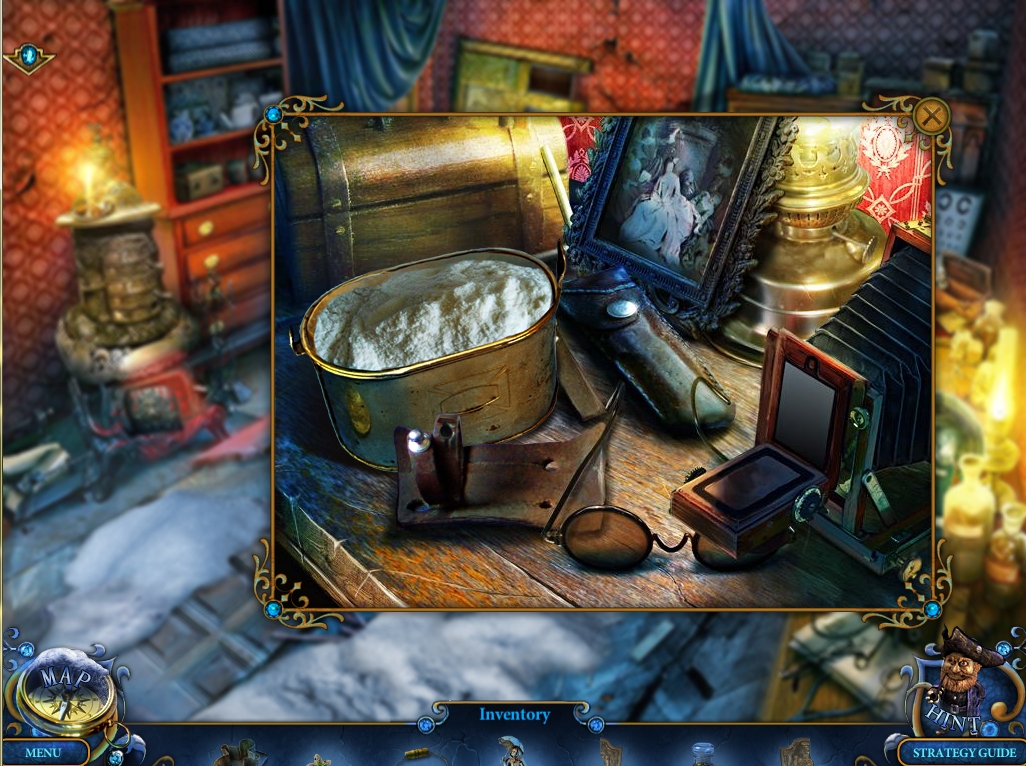1026x766 pixels.
Task: Open the Menu
Action: pos(43,752)
